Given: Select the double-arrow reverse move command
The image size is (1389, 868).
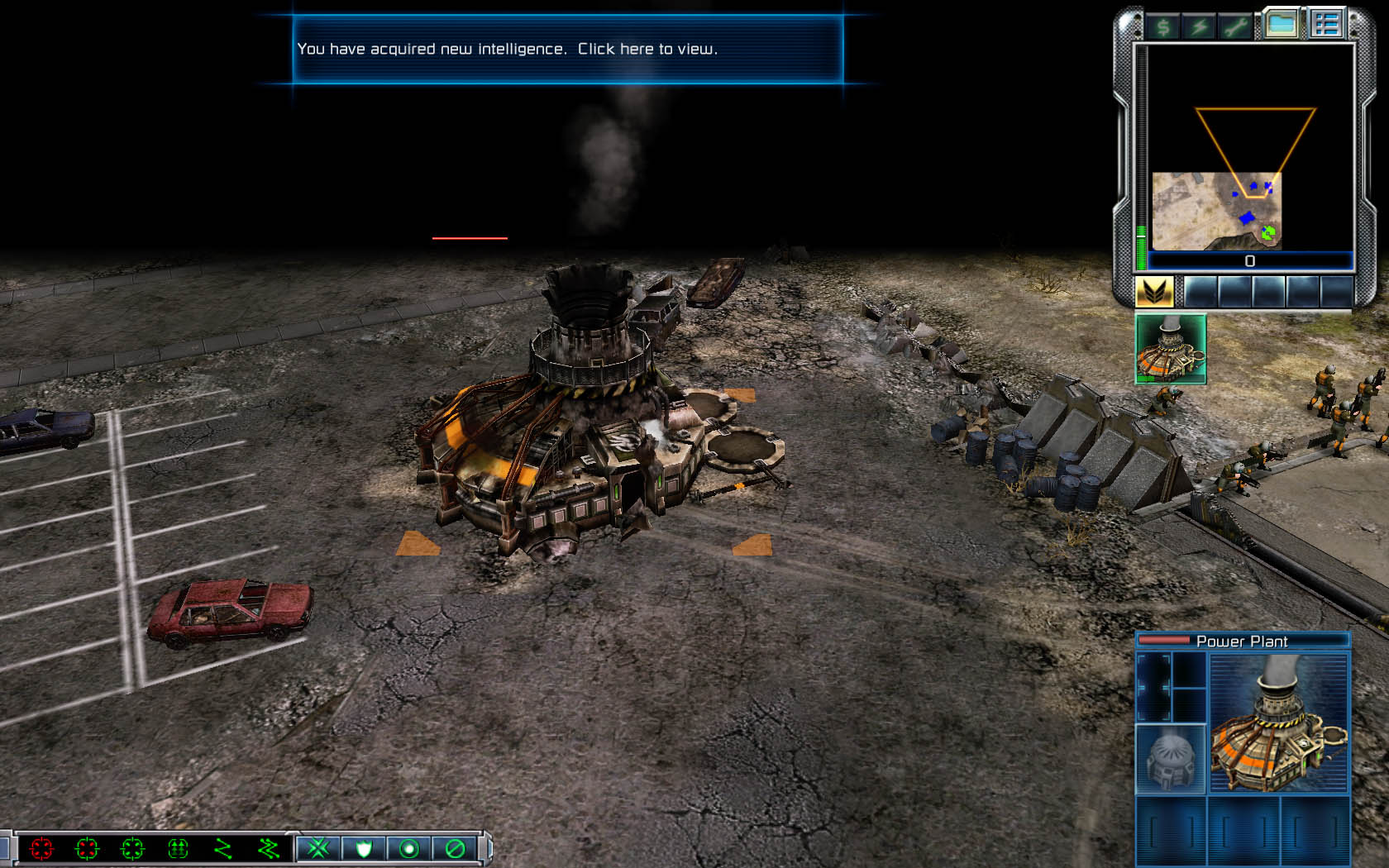Looking at the screenshot, I should click(x=178, y=848).
